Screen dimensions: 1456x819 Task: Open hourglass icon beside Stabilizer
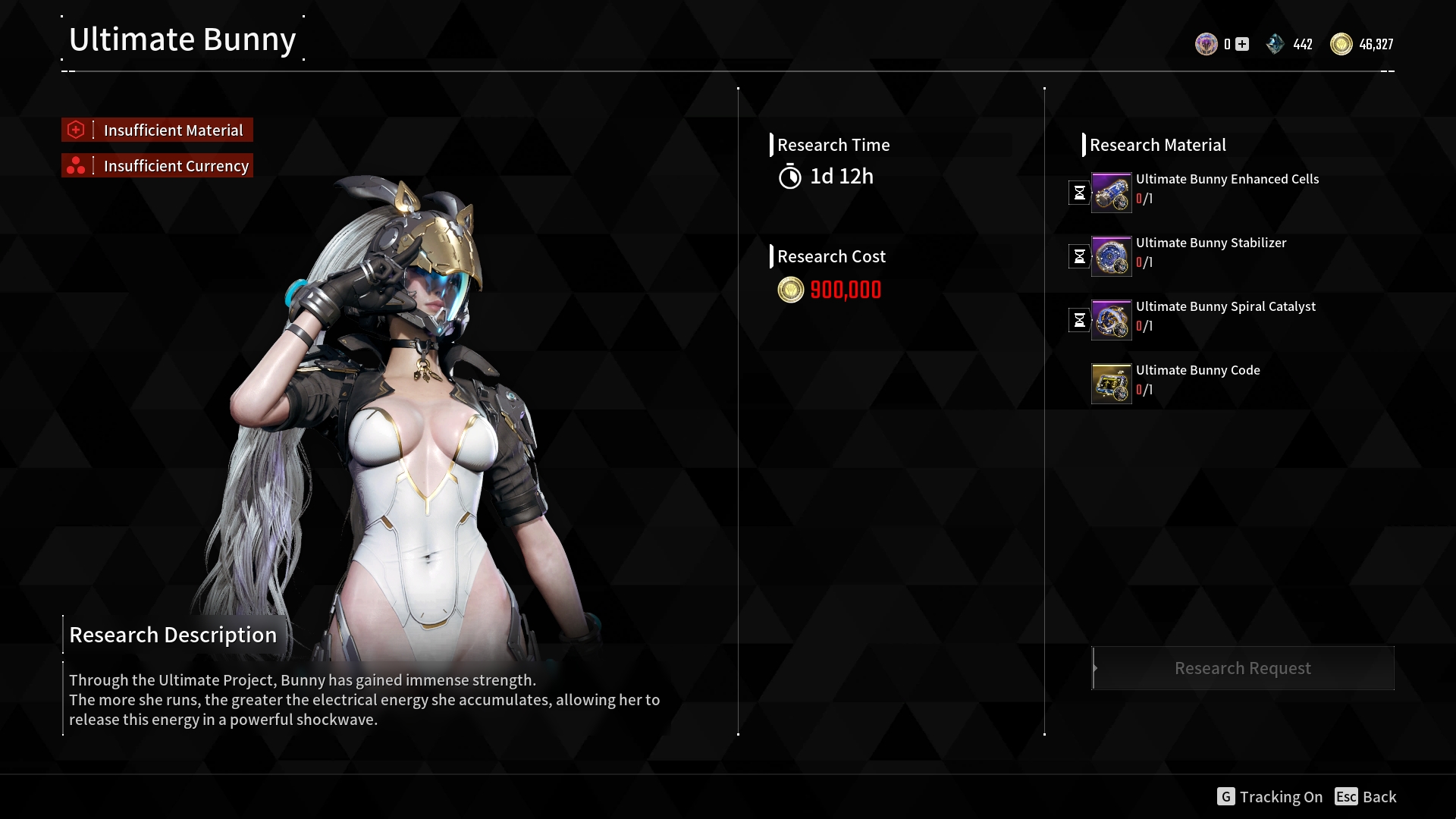1079,256
